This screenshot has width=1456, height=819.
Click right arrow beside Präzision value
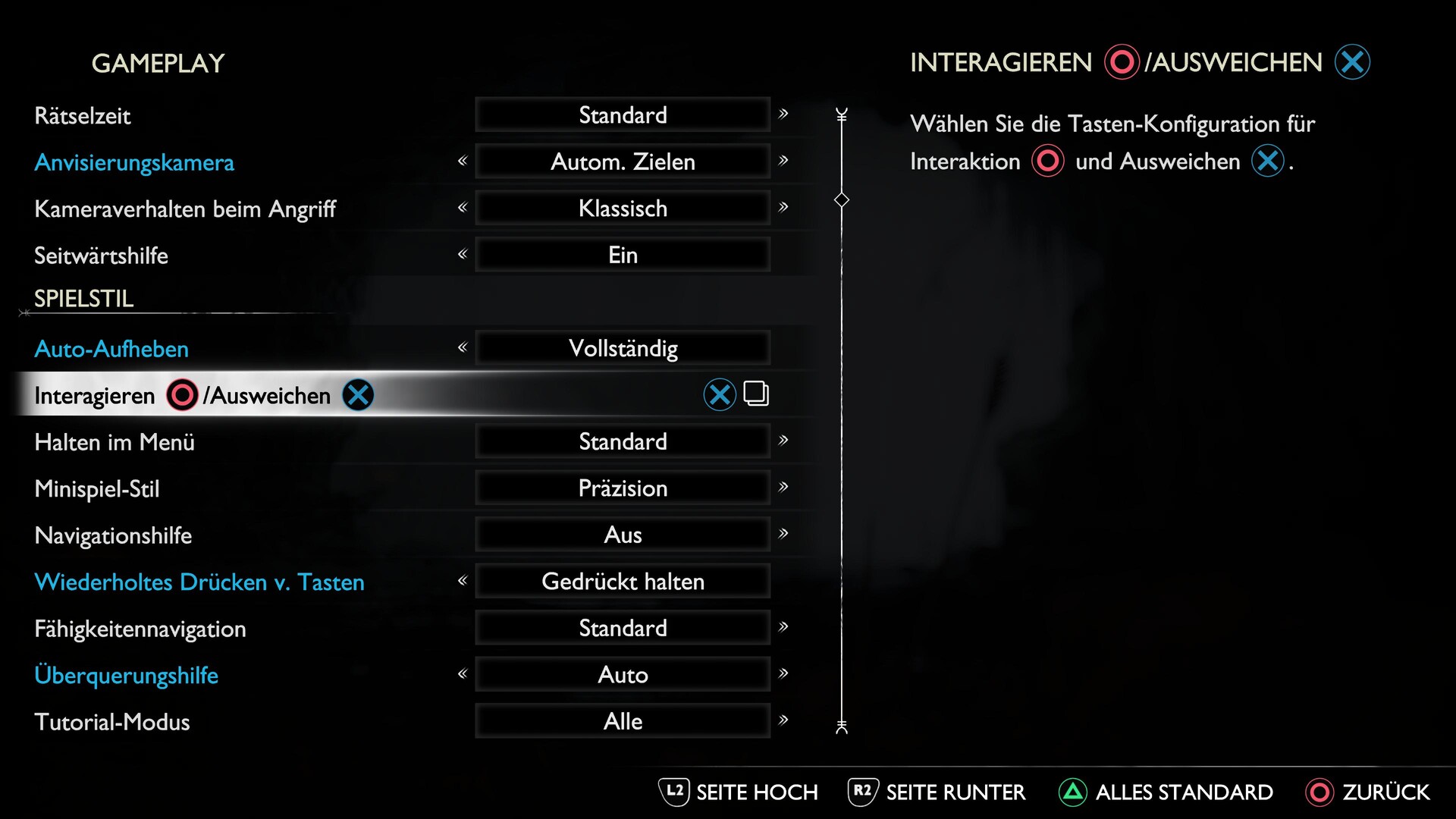click(783, 487)
